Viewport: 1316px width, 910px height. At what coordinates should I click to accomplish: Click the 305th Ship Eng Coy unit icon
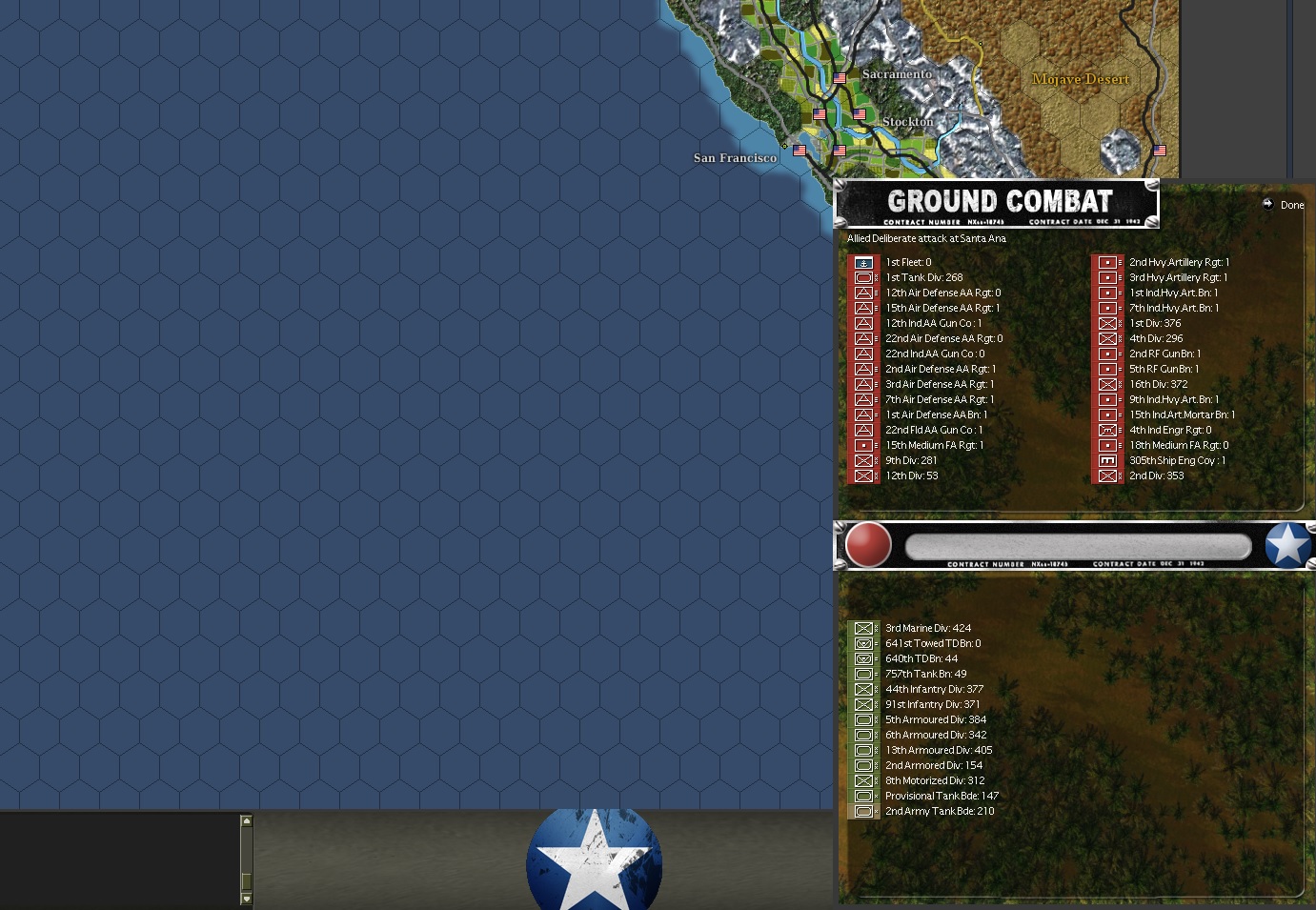pyautogui.click(x=1108, y=460)
